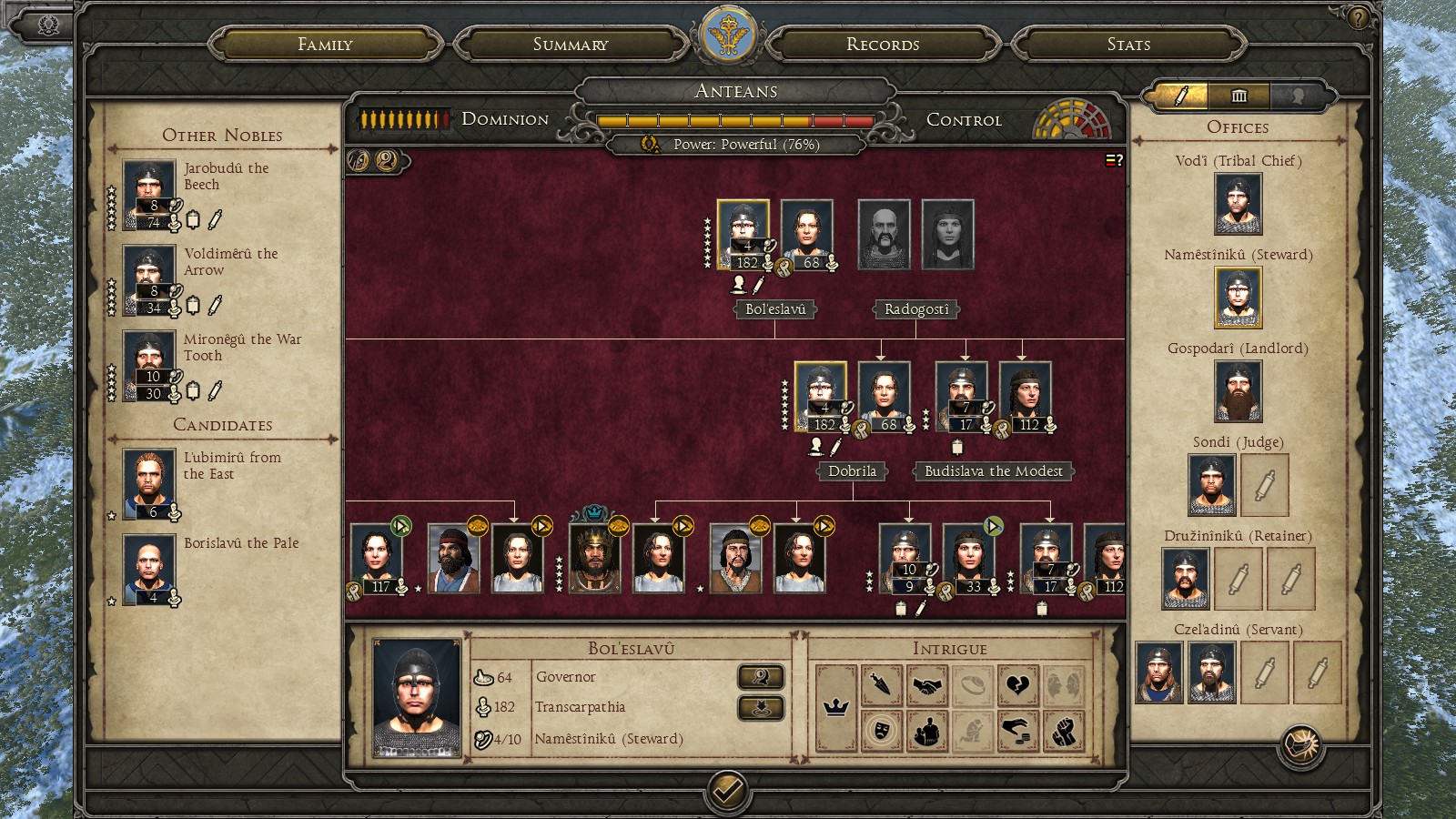Confirm with the checkmark button
Viewport: 1456px width, 819px height.
[727, 790]
